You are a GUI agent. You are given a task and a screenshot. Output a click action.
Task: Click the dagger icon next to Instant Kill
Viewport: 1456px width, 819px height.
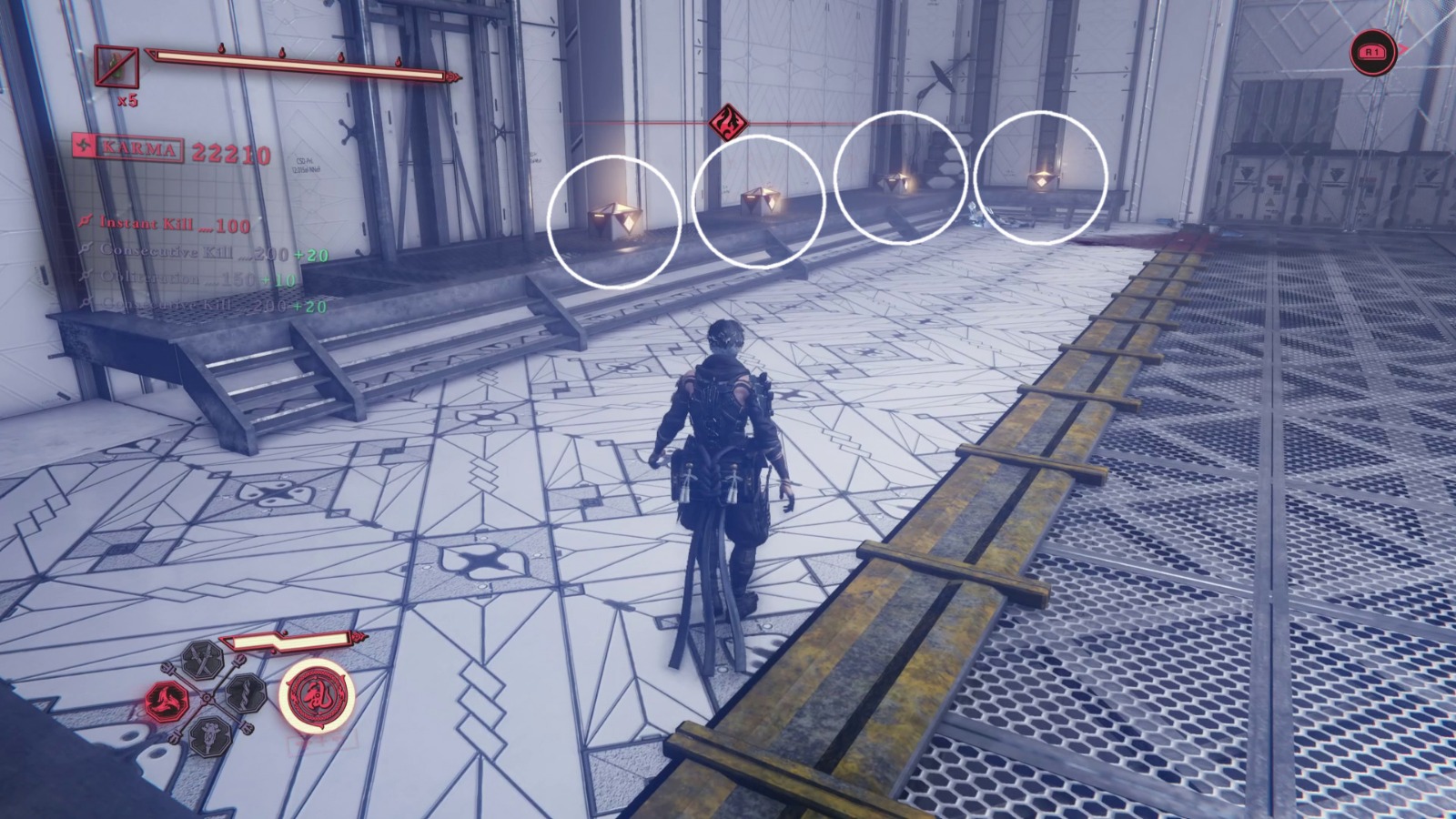(86, 221)
